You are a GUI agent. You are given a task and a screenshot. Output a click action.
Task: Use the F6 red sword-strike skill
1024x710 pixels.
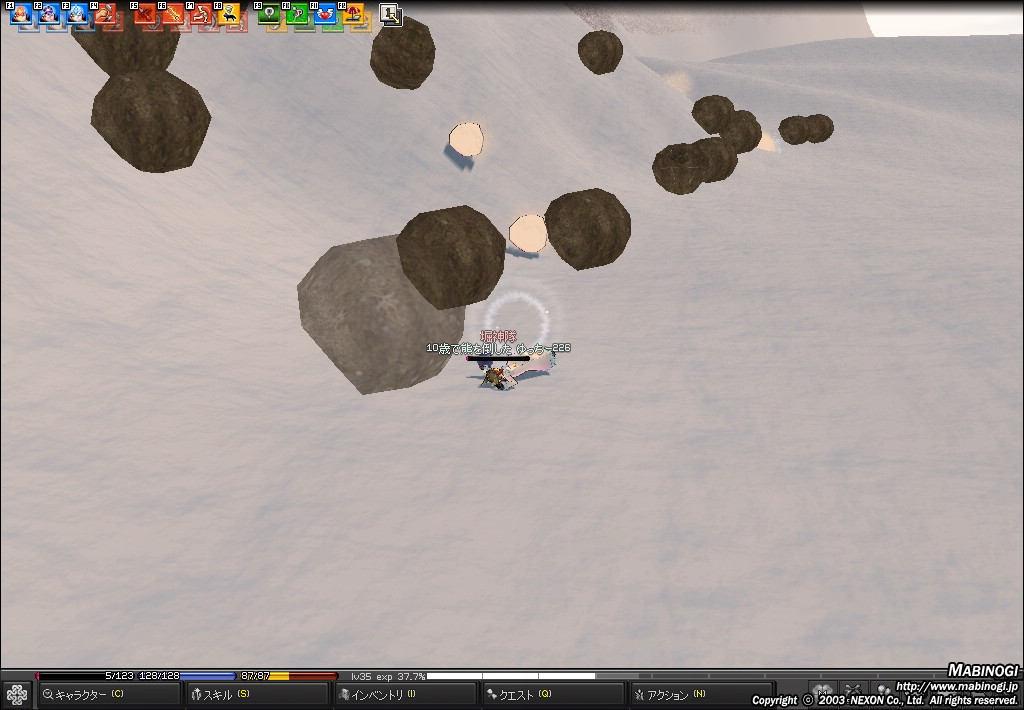pyautogui.click(x=173, y=14)
